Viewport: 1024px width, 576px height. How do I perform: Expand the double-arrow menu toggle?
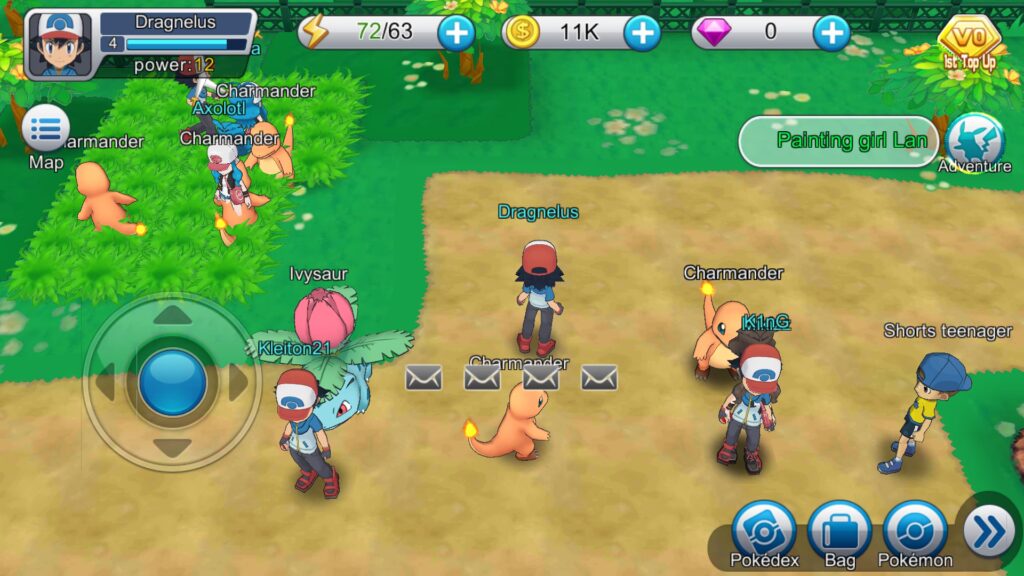click(x=989, y=531)
